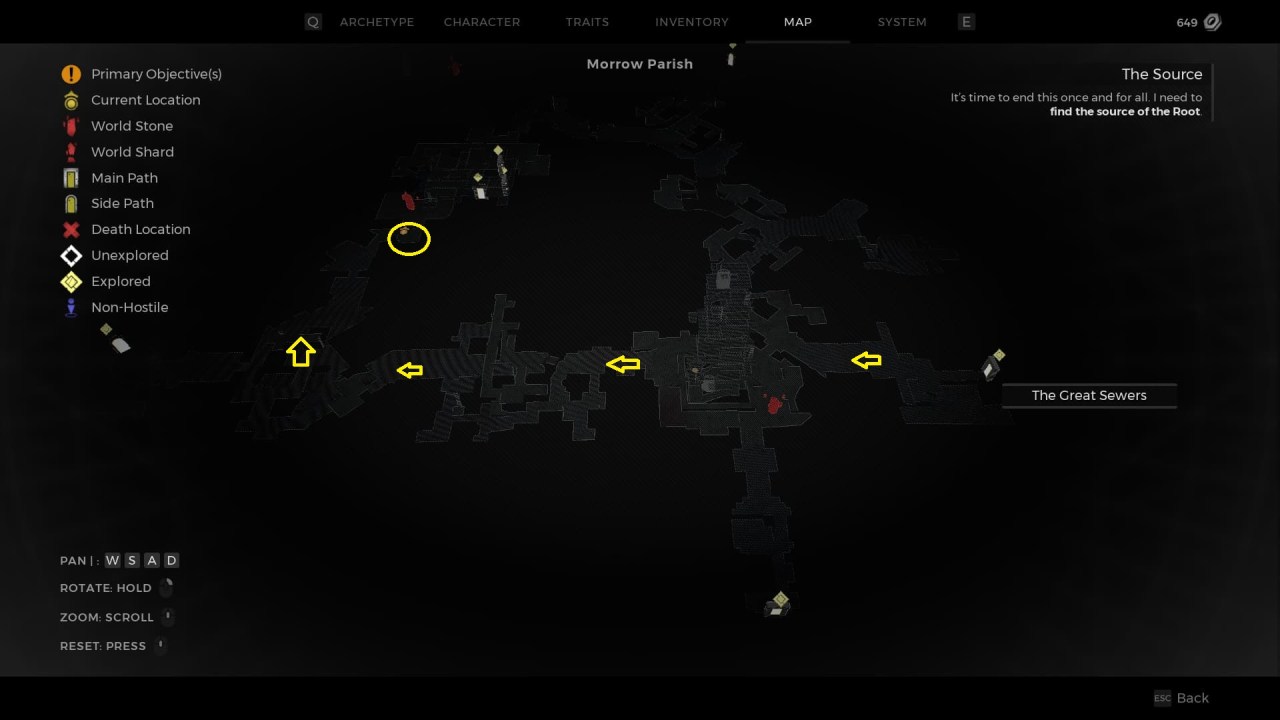Screen dimensions: 1280x720
Task: Select the Side Path door icon
Action: click(70, 203)
